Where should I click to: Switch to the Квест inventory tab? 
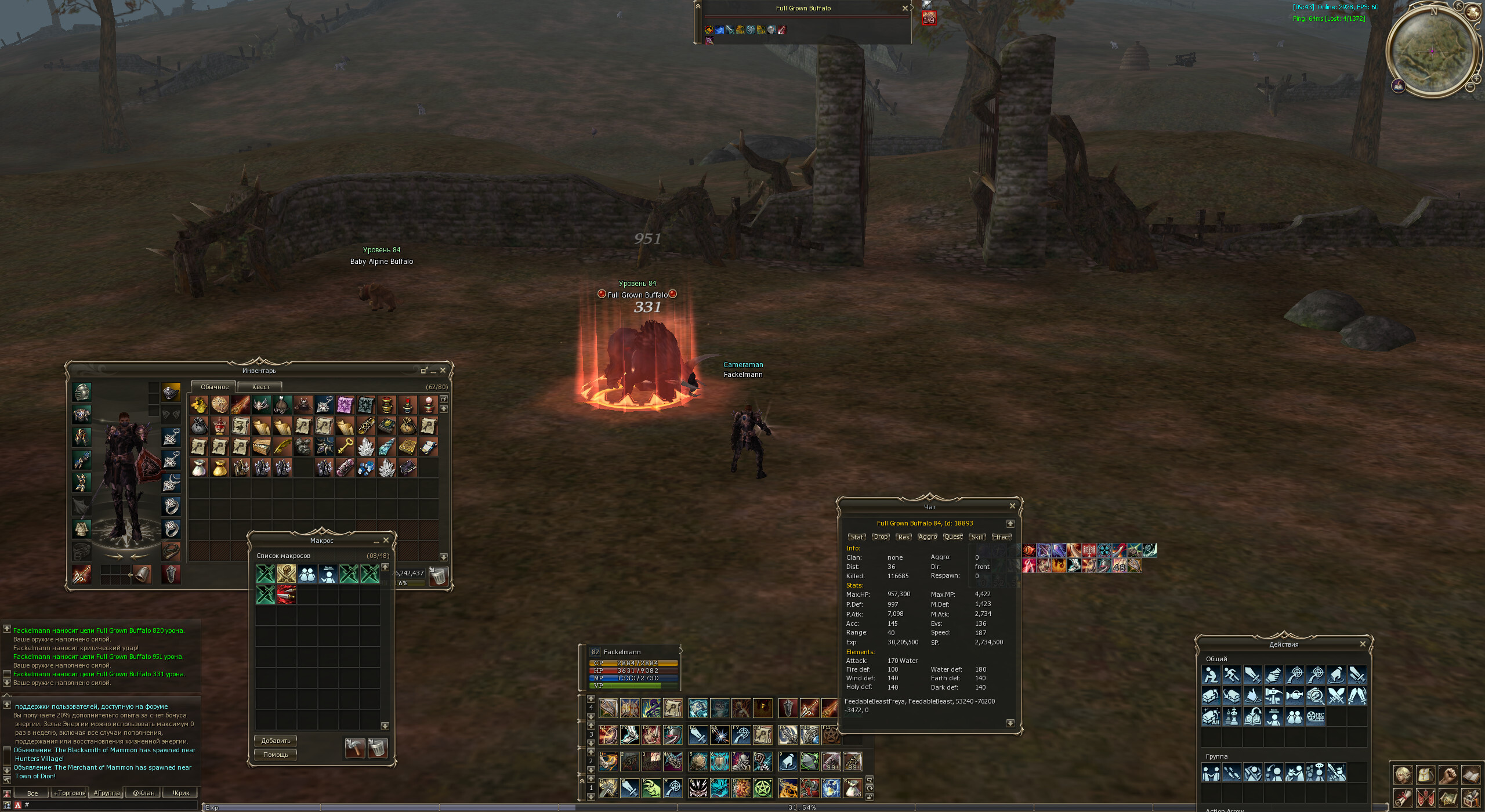pos(260,387)
